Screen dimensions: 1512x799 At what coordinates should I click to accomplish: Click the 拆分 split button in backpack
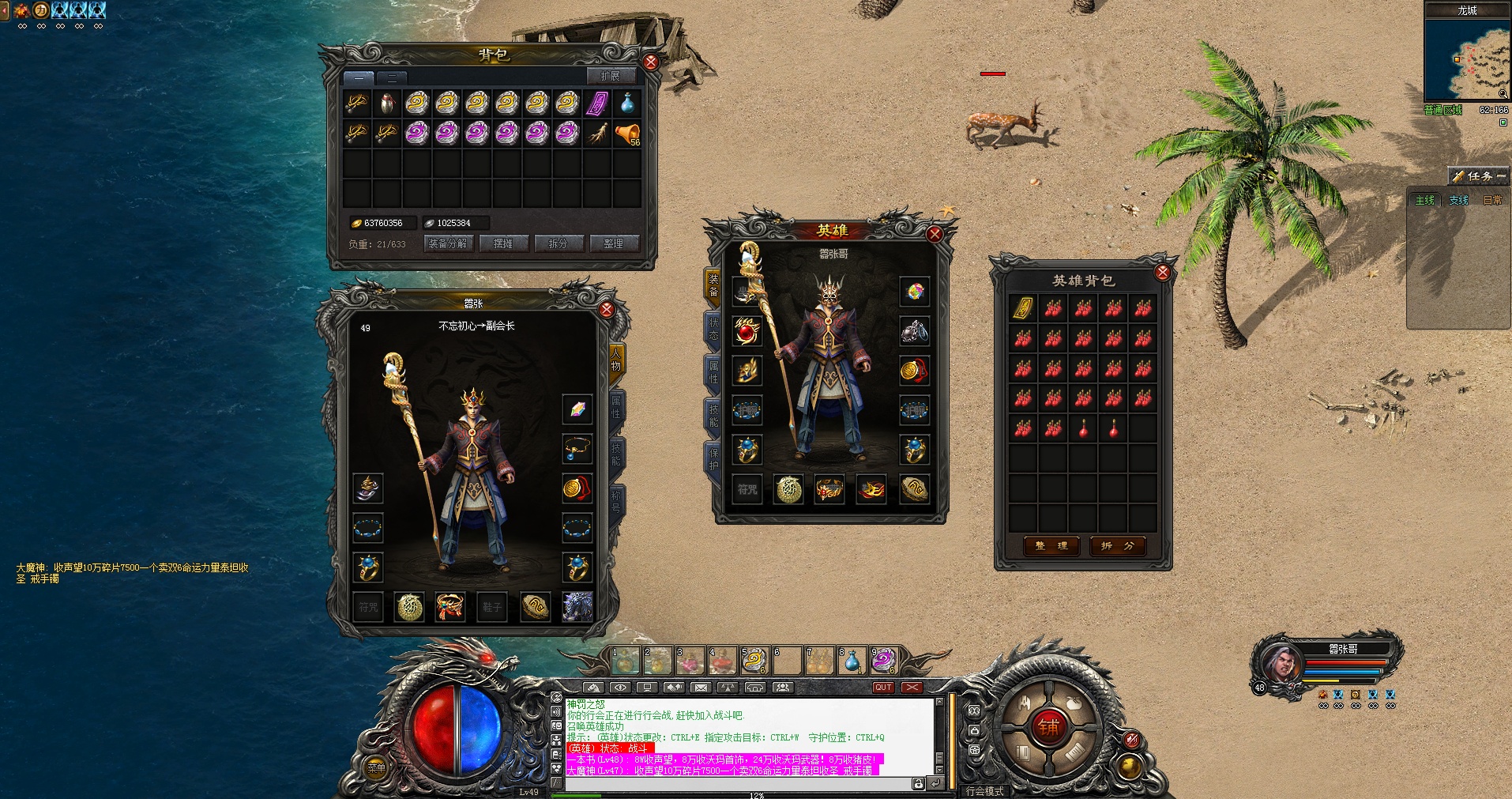tap(559, 243)
